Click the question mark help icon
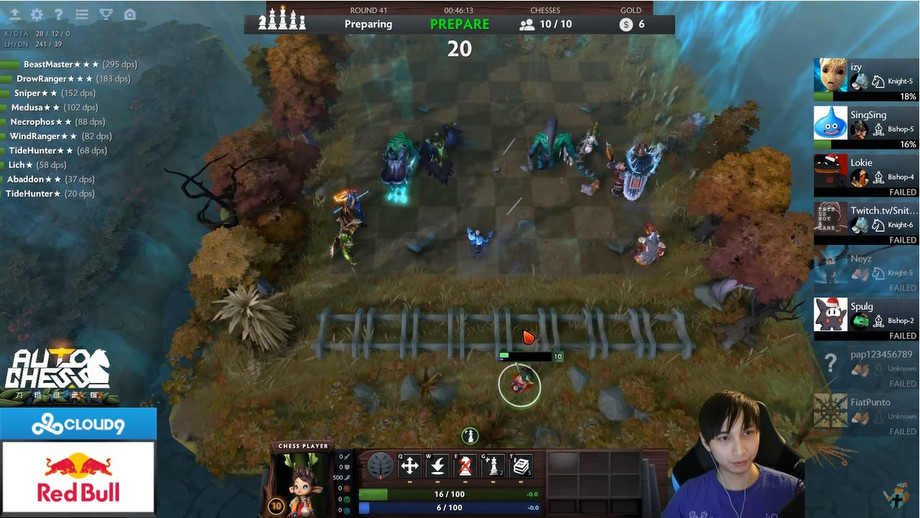920x518 pixels. 59,15
